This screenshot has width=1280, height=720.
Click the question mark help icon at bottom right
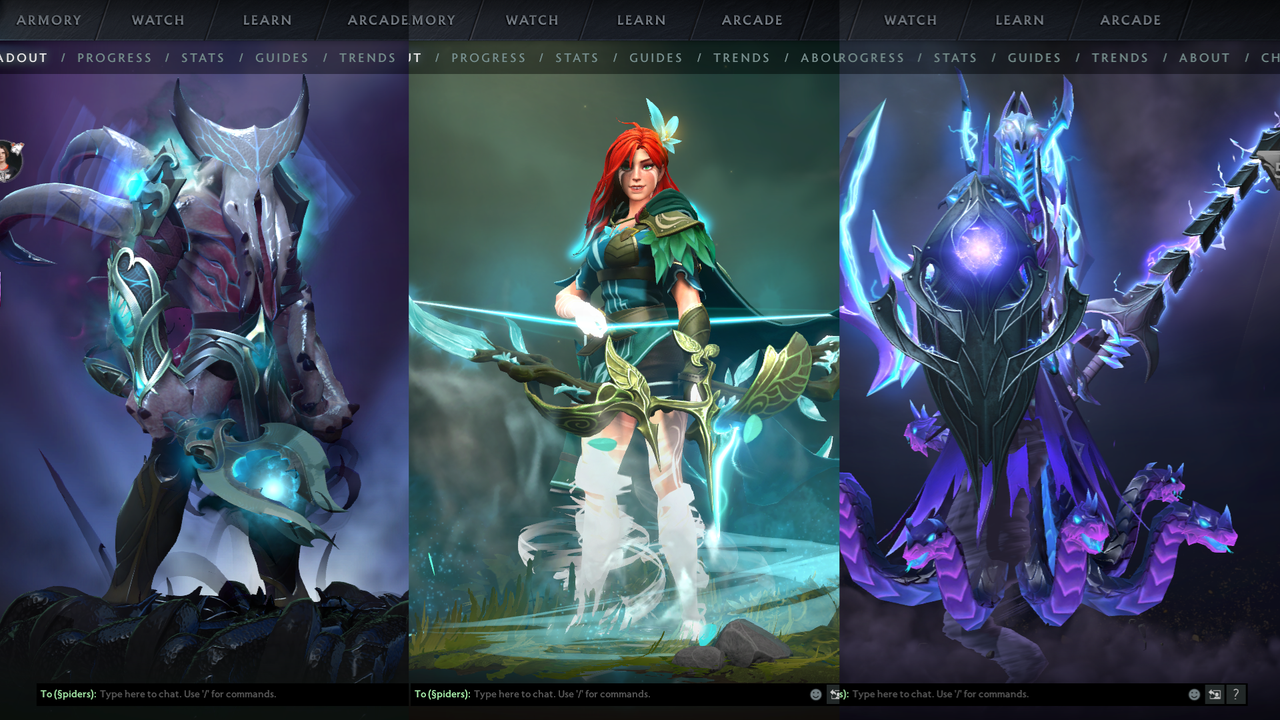(x=1236, y=694)
